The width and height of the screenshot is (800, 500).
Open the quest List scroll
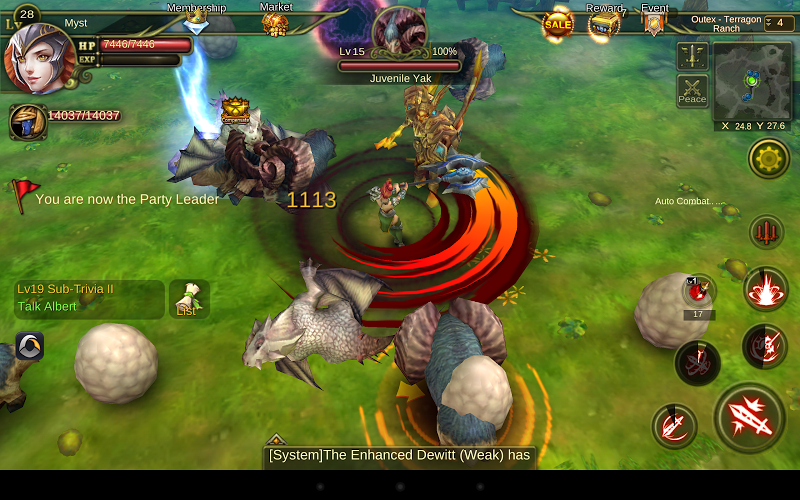[188, 298]
